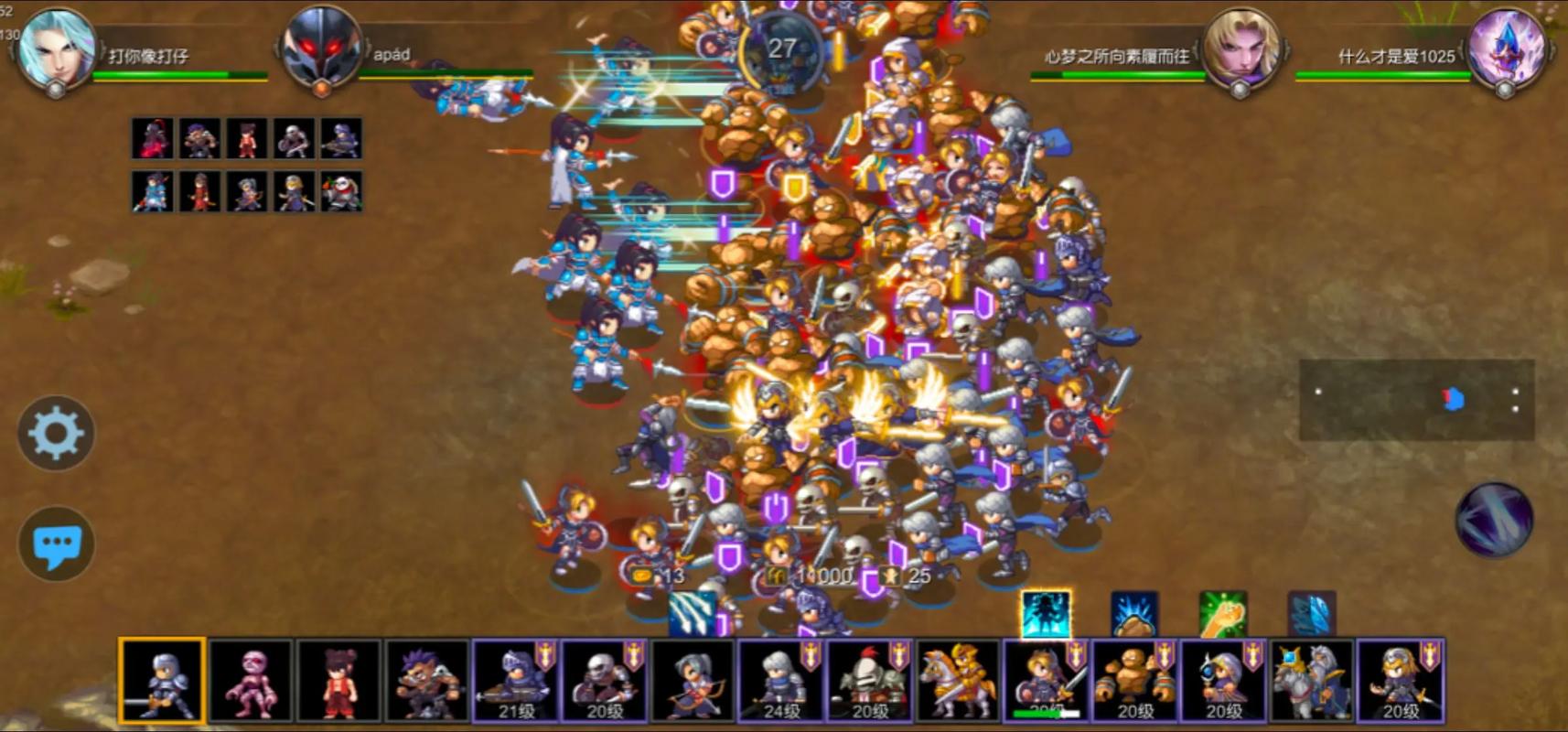The image size is (1568, 732).
Task: Open the chat speech bubble button
Action: [x=56, y=544]
